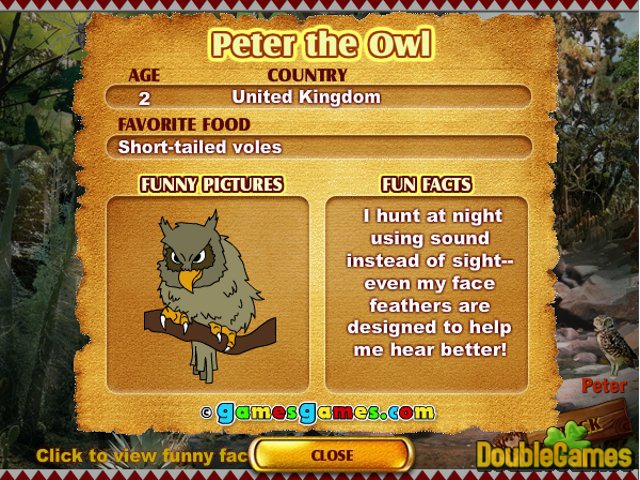Viewport: 640px width, 480px height.
Task: Click the owl funny picture thumbnail
Action: click(x=208, y=294)
